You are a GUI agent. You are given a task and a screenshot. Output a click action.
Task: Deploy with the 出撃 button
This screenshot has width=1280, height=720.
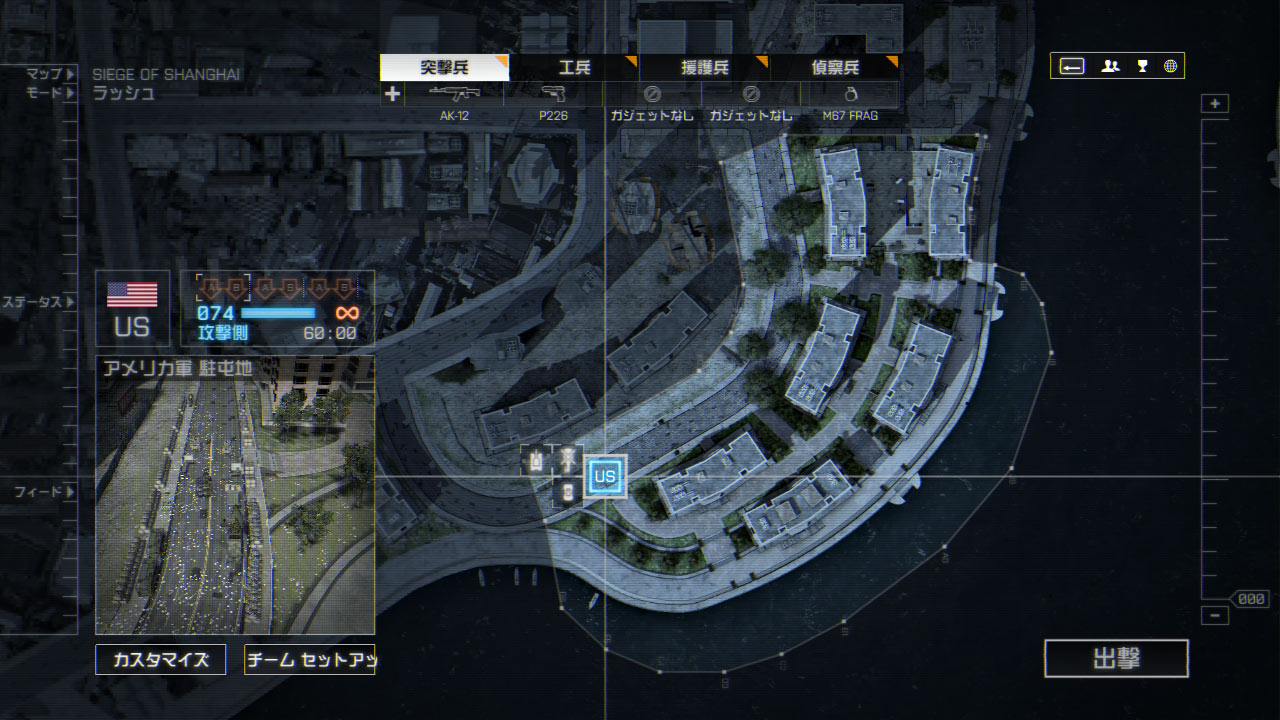click(x=1116, y=659)
